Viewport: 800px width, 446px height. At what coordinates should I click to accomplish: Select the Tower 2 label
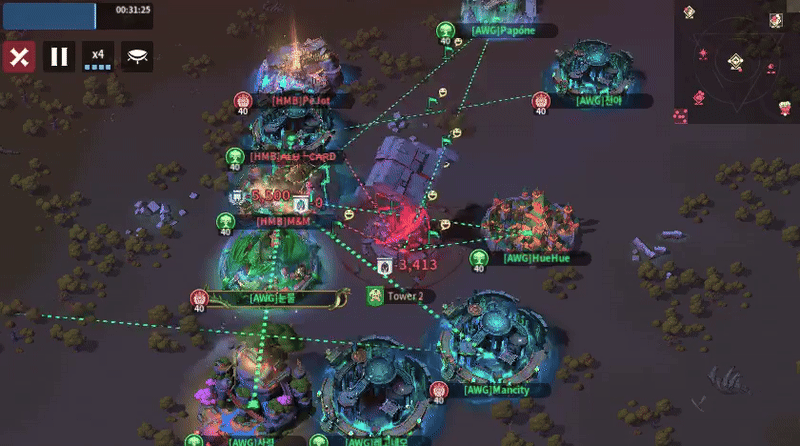(405, 296)
